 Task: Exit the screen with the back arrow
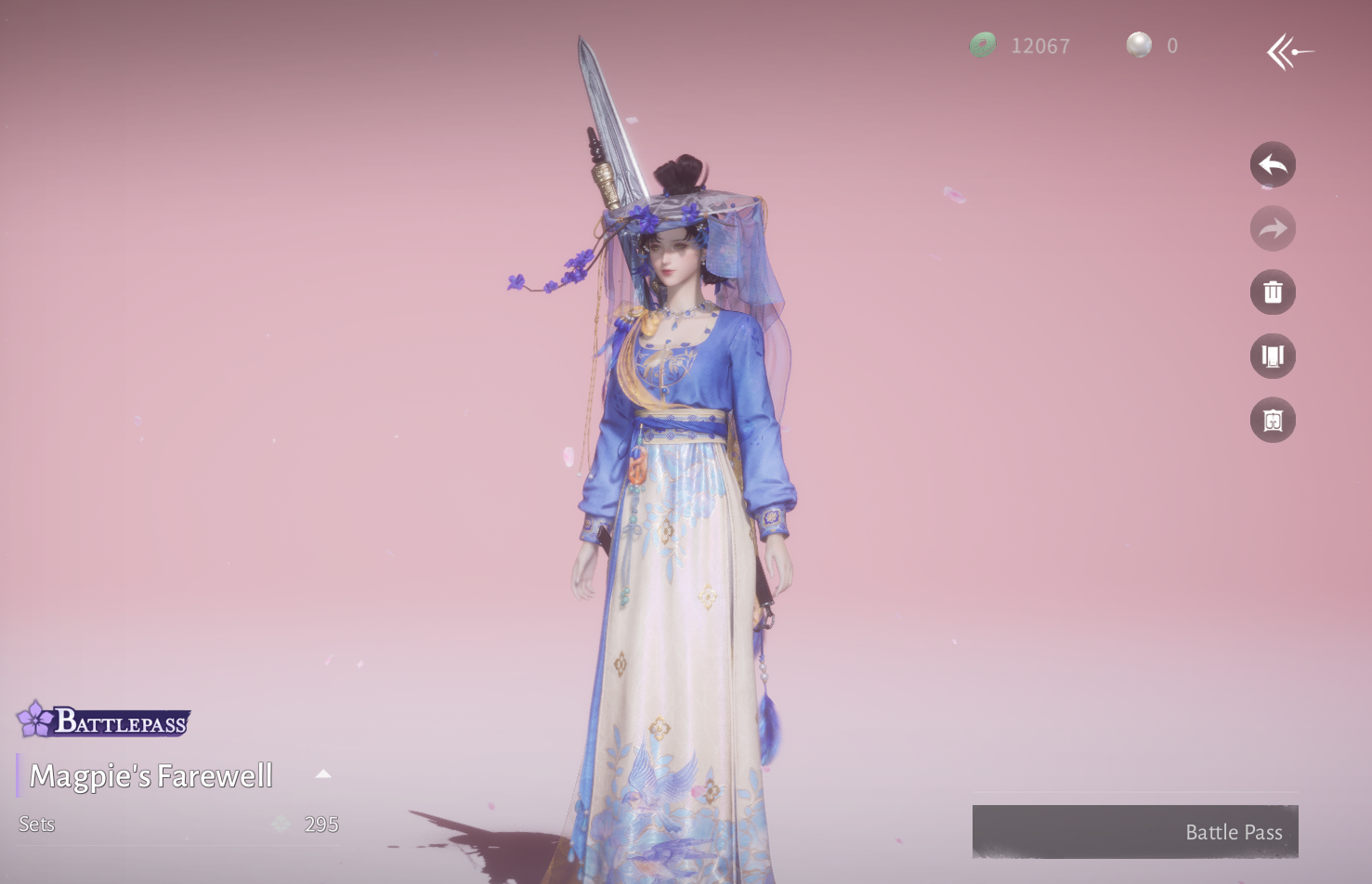[x=1290, y=52]
